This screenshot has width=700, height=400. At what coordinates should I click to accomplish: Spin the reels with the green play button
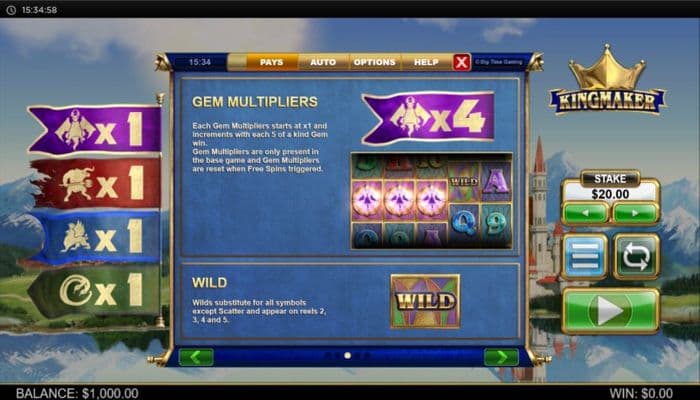click(610, 311)
